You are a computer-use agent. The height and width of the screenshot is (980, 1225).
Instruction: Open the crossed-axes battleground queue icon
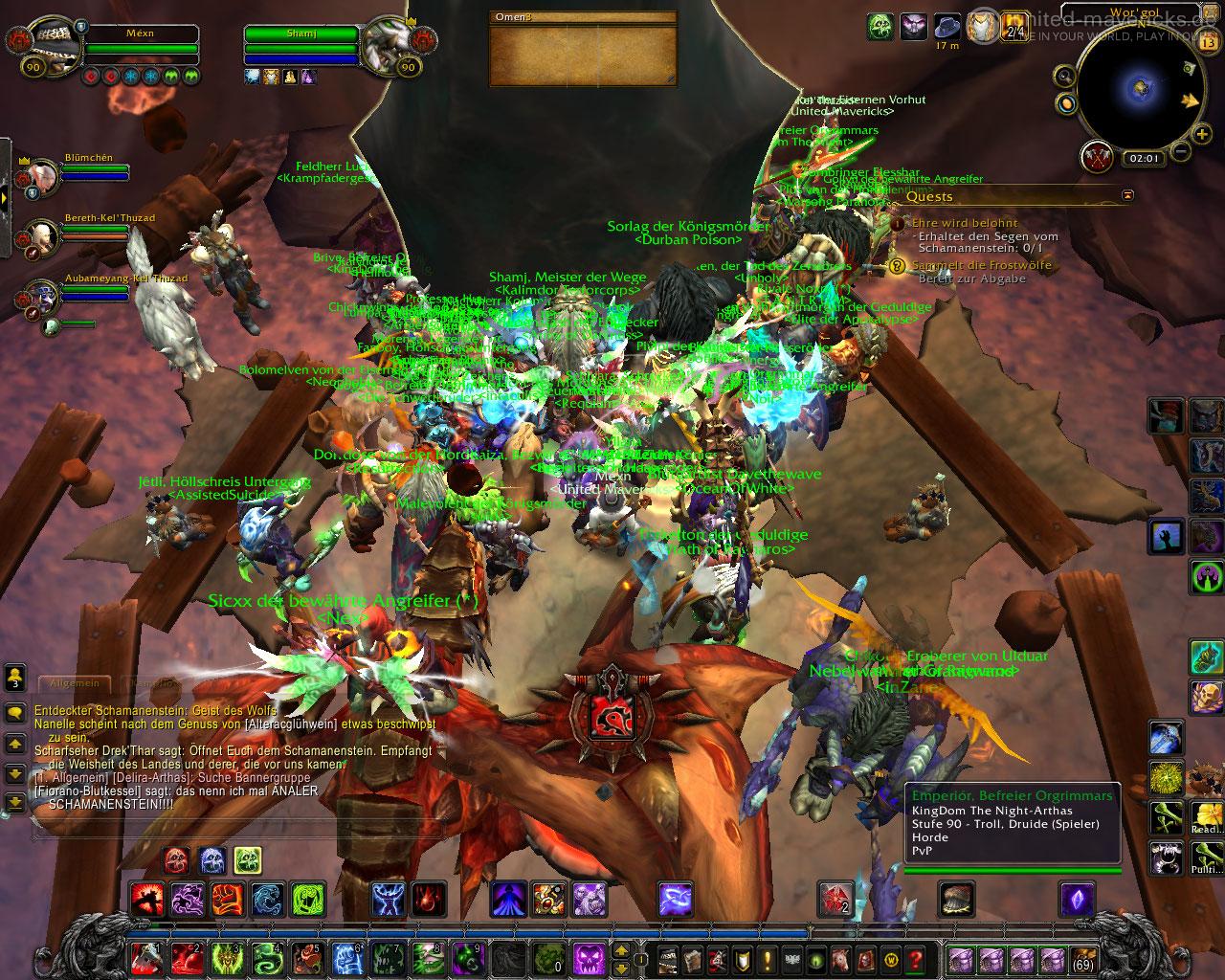point(1098,157)
